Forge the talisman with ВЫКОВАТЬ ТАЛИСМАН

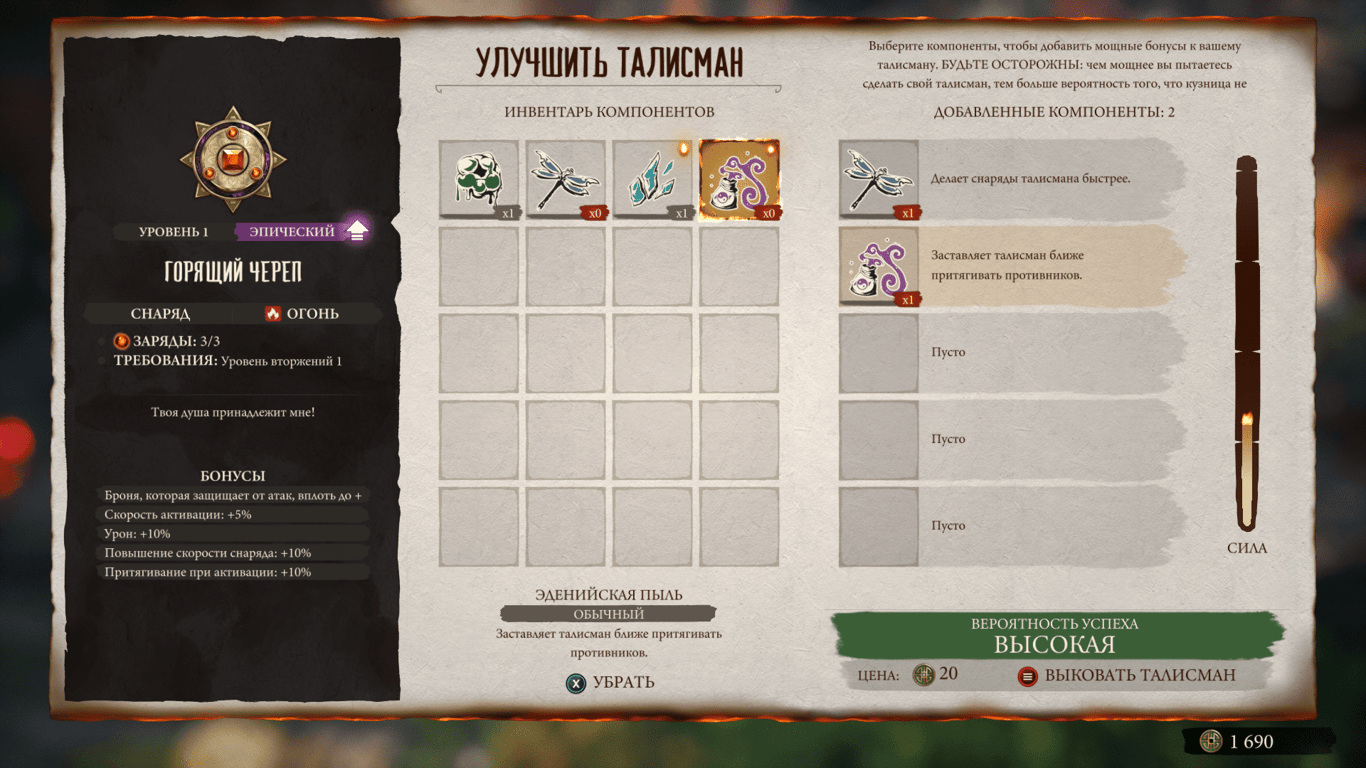click(1128, 675)
